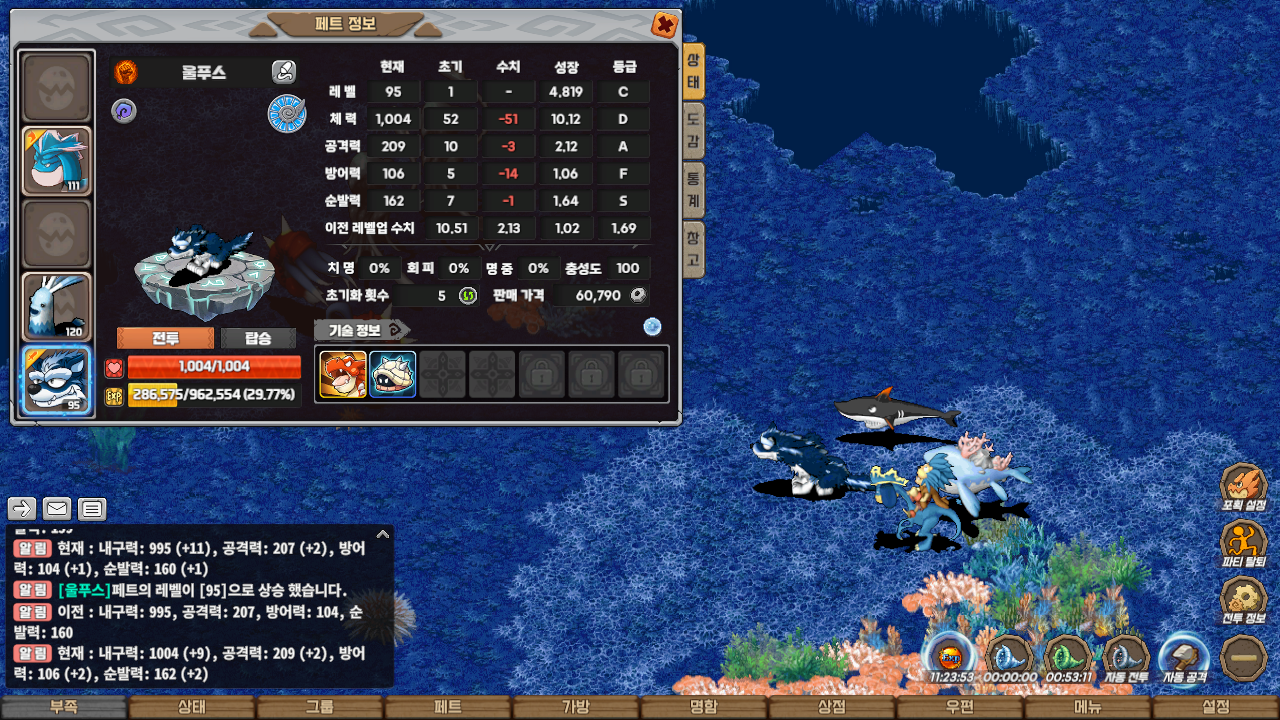Set the pet to 탑승 riding mode
Screen dimensions: 1280x720
(x=258, y=338)
